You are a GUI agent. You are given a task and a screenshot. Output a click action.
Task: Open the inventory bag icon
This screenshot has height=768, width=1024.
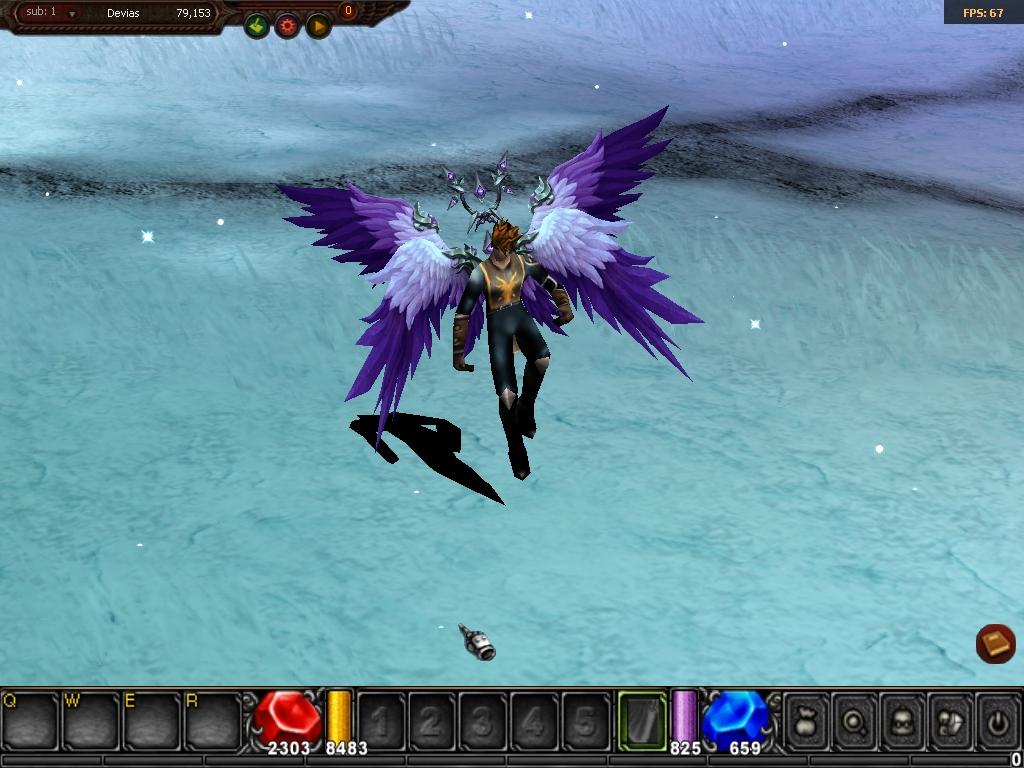point(807,720)
